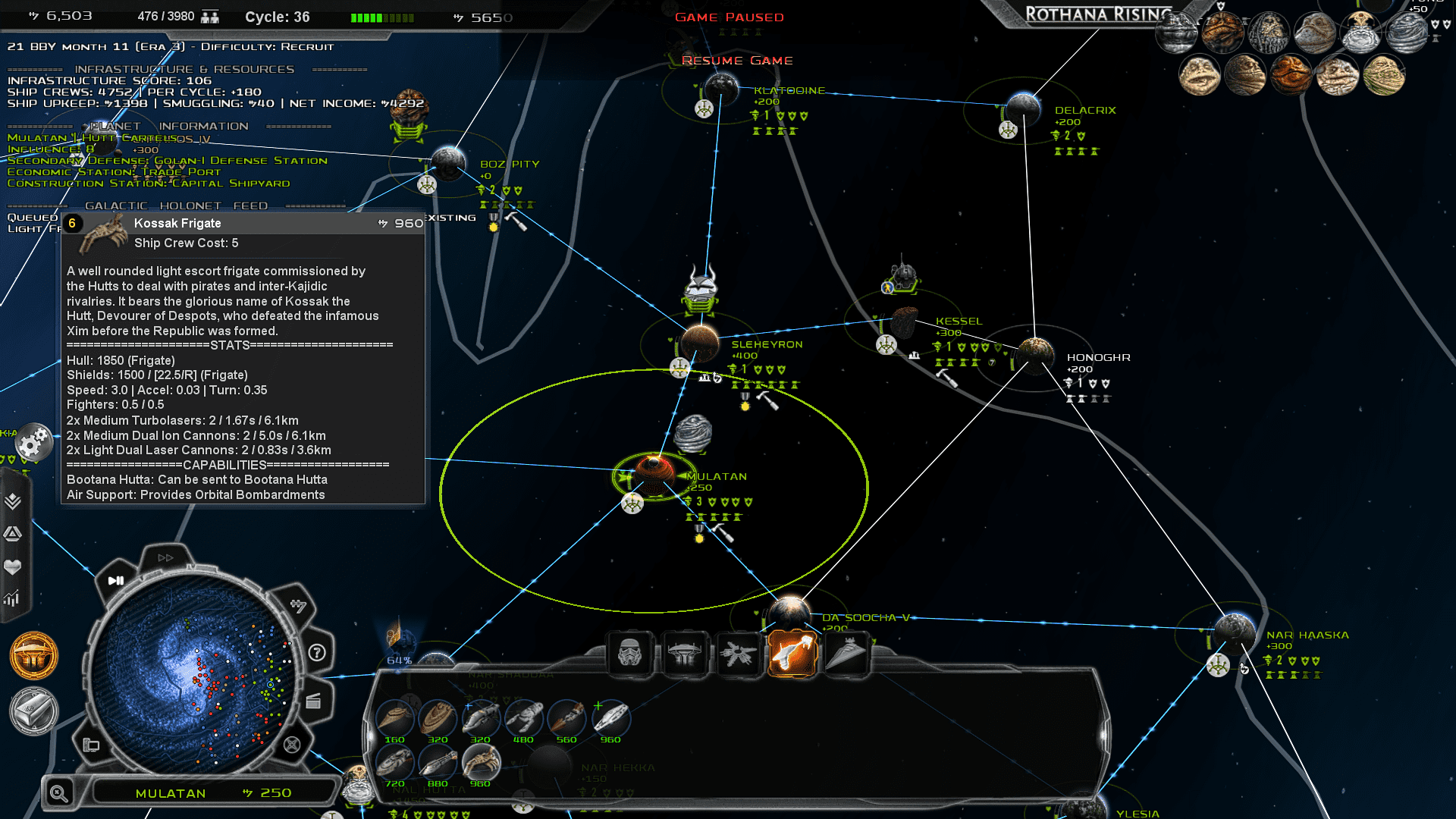Click the magnifier zoom button by Mulatan
Viewport: 1456px width, 819px height.
[59, 793]
